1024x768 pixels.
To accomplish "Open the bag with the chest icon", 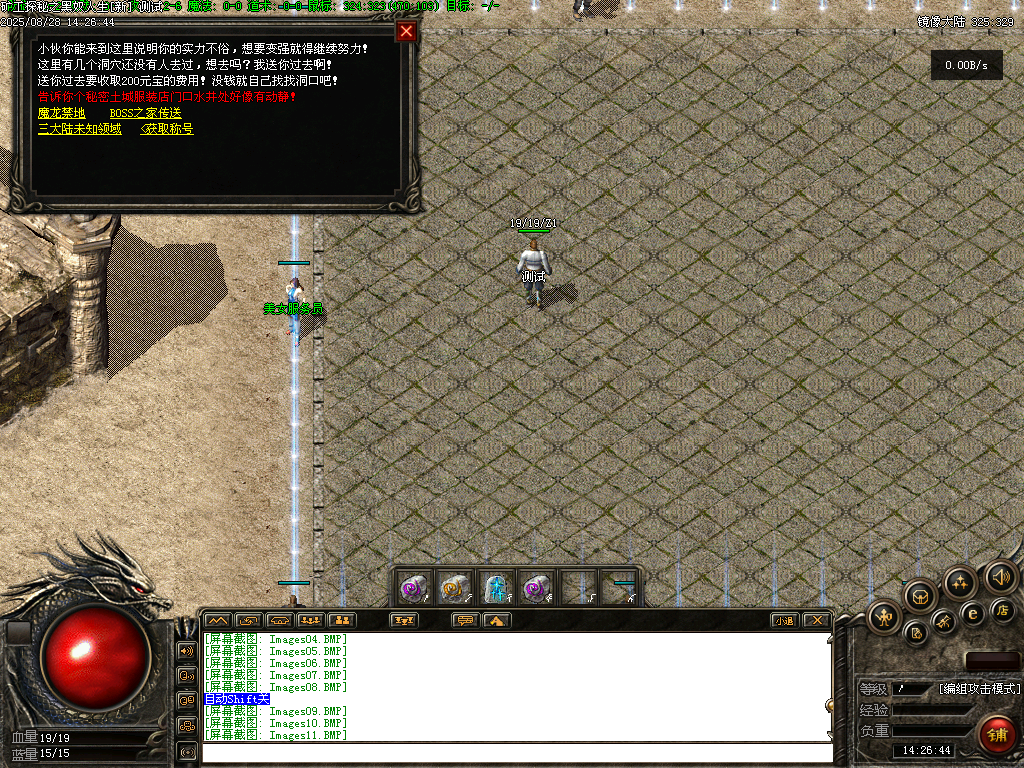I will pyautogui.click(x=920, y=596).
